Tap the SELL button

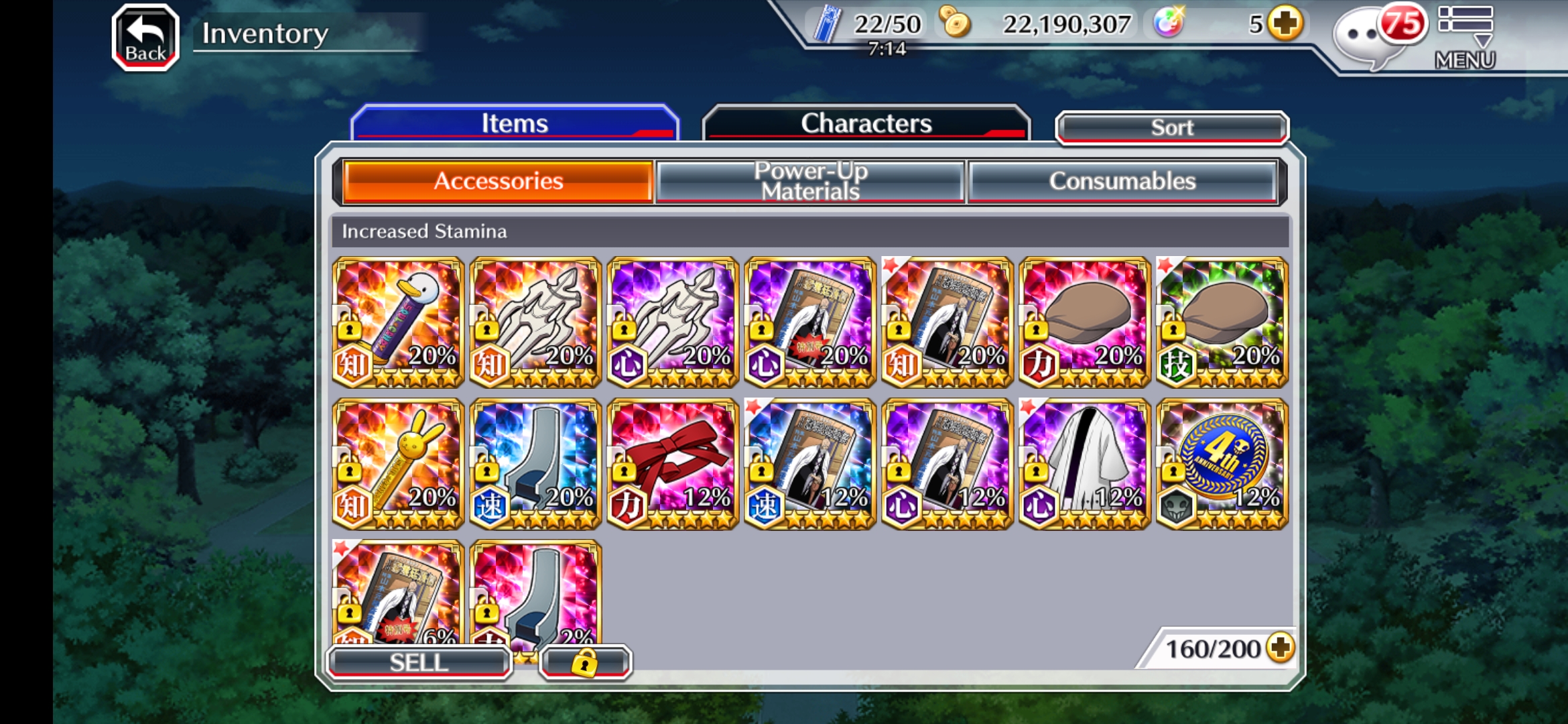419,662
